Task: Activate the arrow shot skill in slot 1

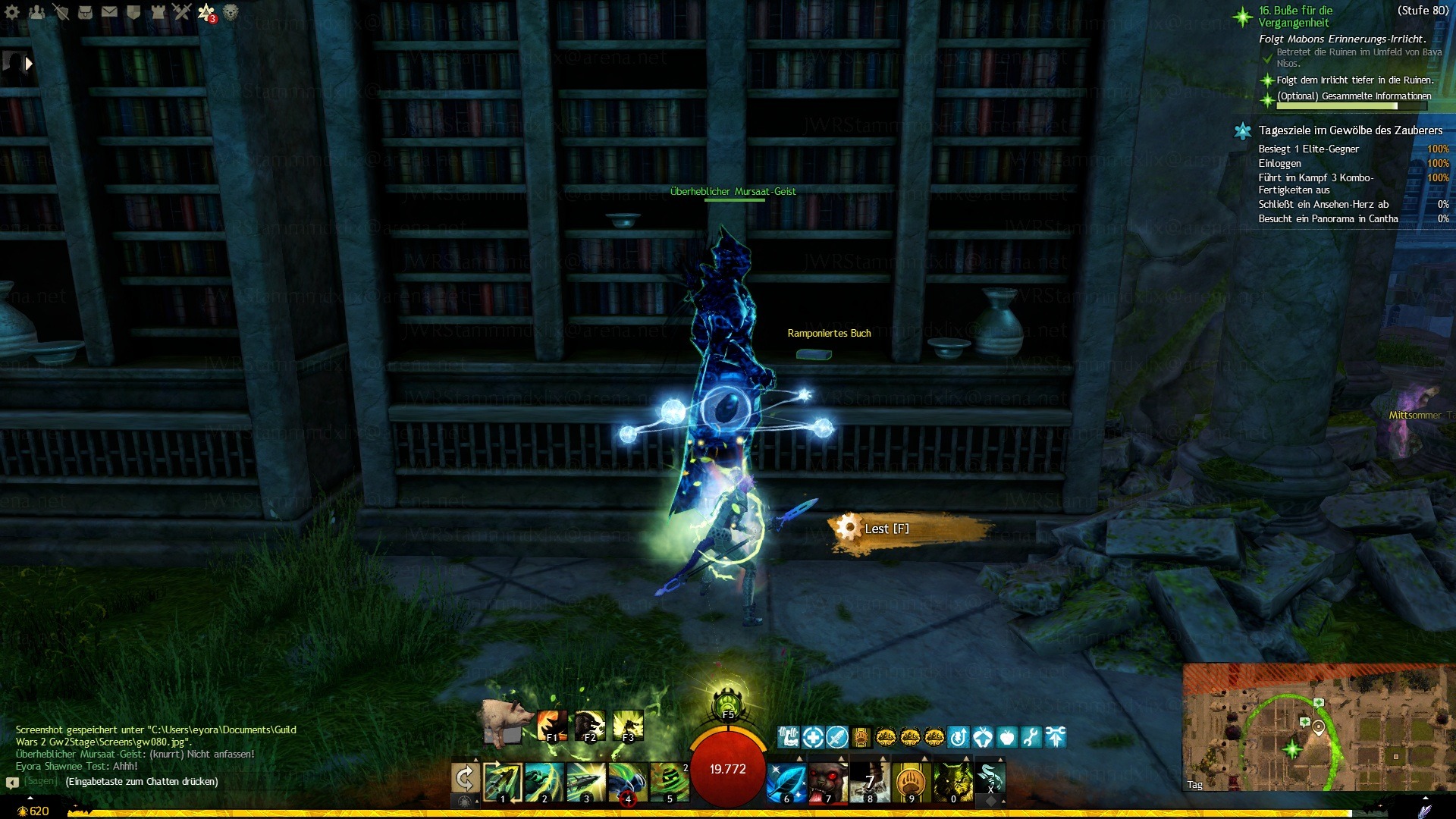Action: [x=503, y=781]
